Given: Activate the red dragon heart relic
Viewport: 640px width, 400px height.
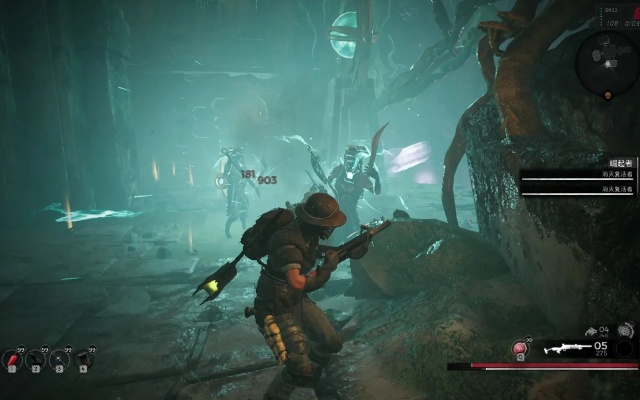Looking at the screenshot, I should pyautogui.click(x=520, y=347).
